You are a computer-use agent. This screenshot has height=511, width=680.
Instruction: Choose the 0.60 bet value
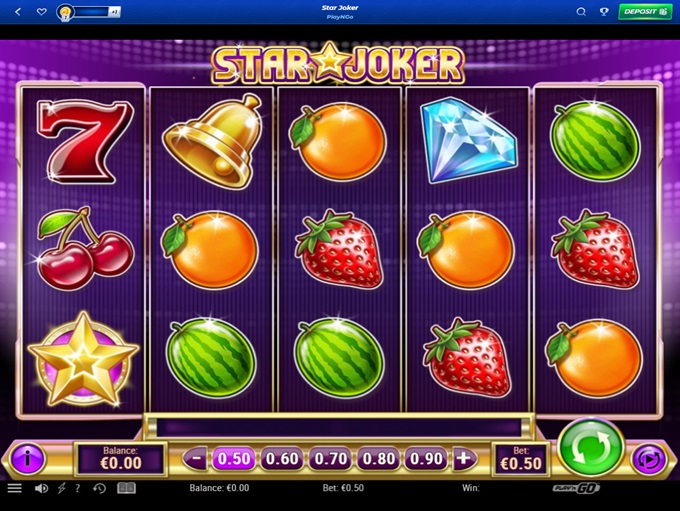(282, 459)
